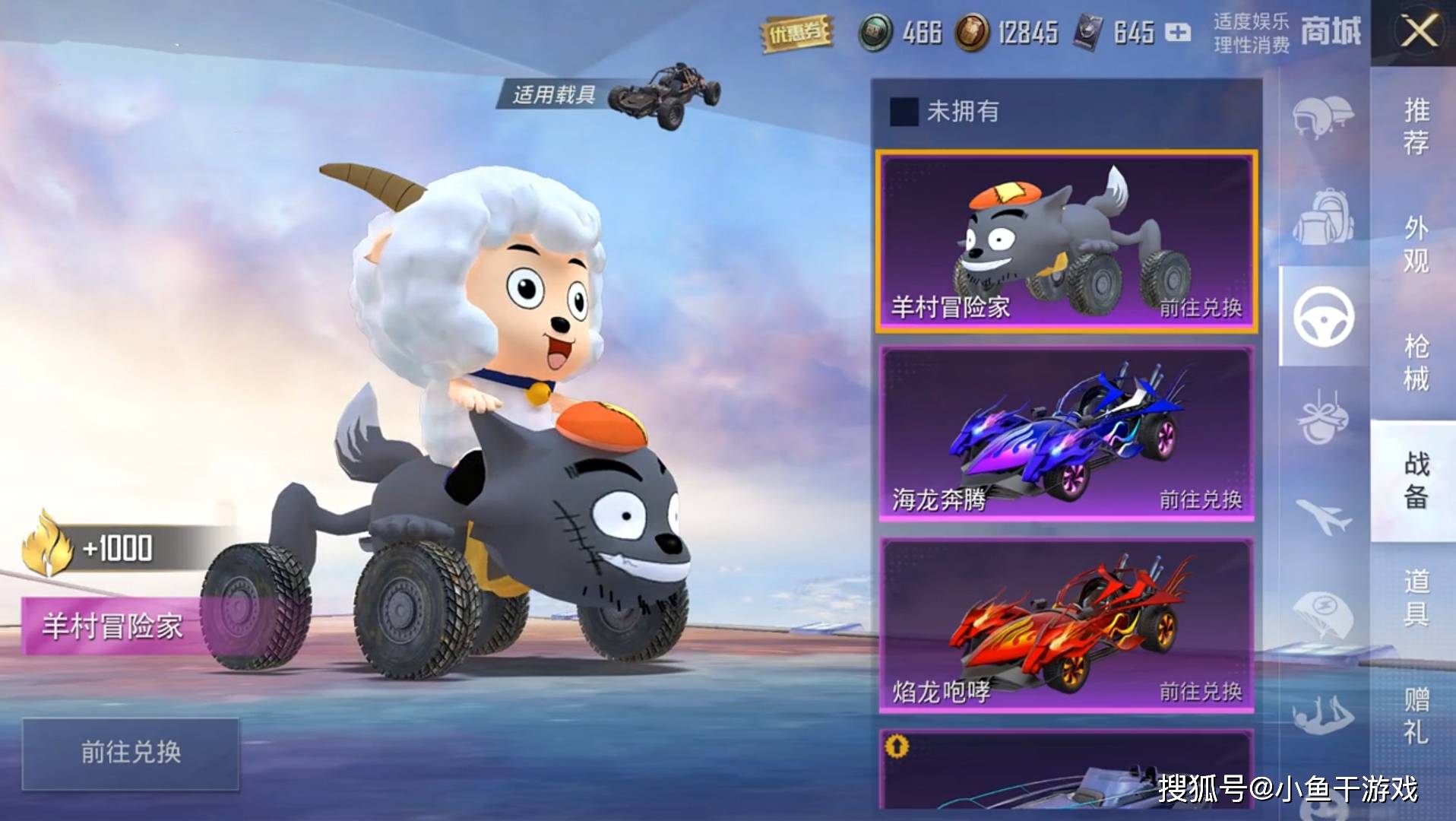The height and width of the screenshot is (821, 1456).
Task: Click the 优惠券 coupon ticket
Action: (x=796, y=33)
